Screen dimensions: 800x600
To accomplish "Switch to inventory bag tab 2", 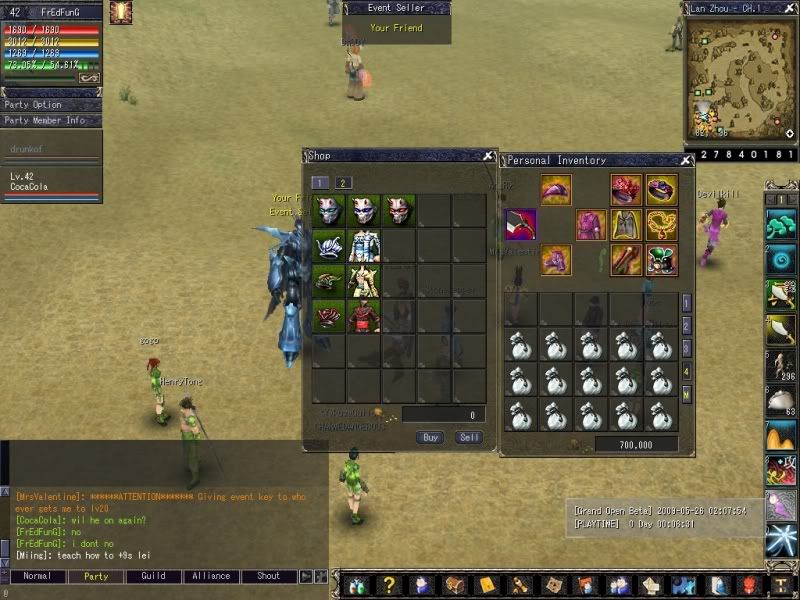I will [x=686, y=325].
